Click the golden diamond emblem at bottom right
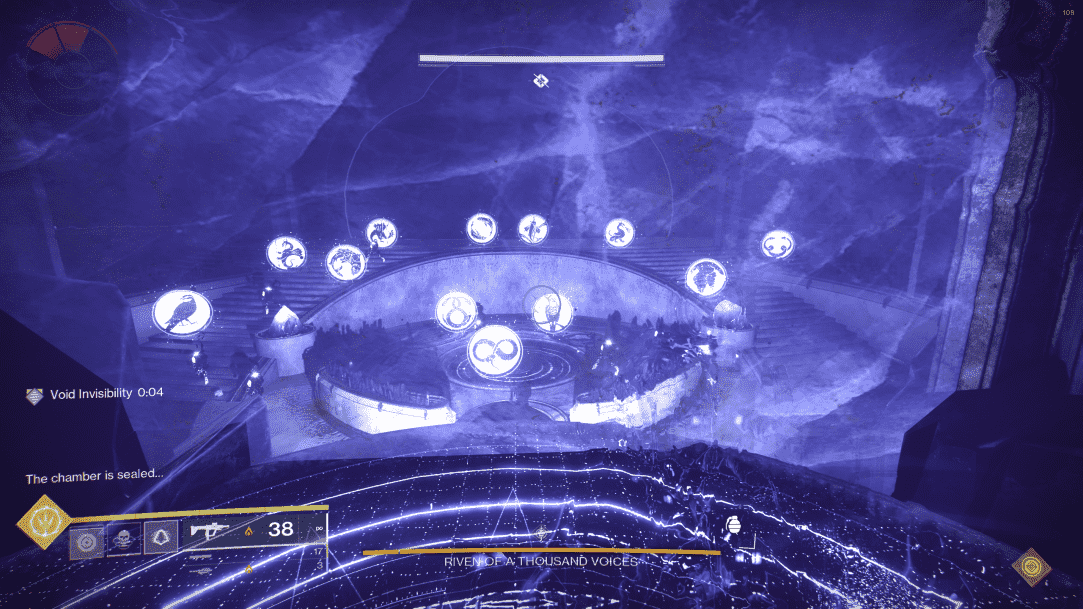Image resolution: width=1083 pixels, height=609 pixels. coord(1031,567)
